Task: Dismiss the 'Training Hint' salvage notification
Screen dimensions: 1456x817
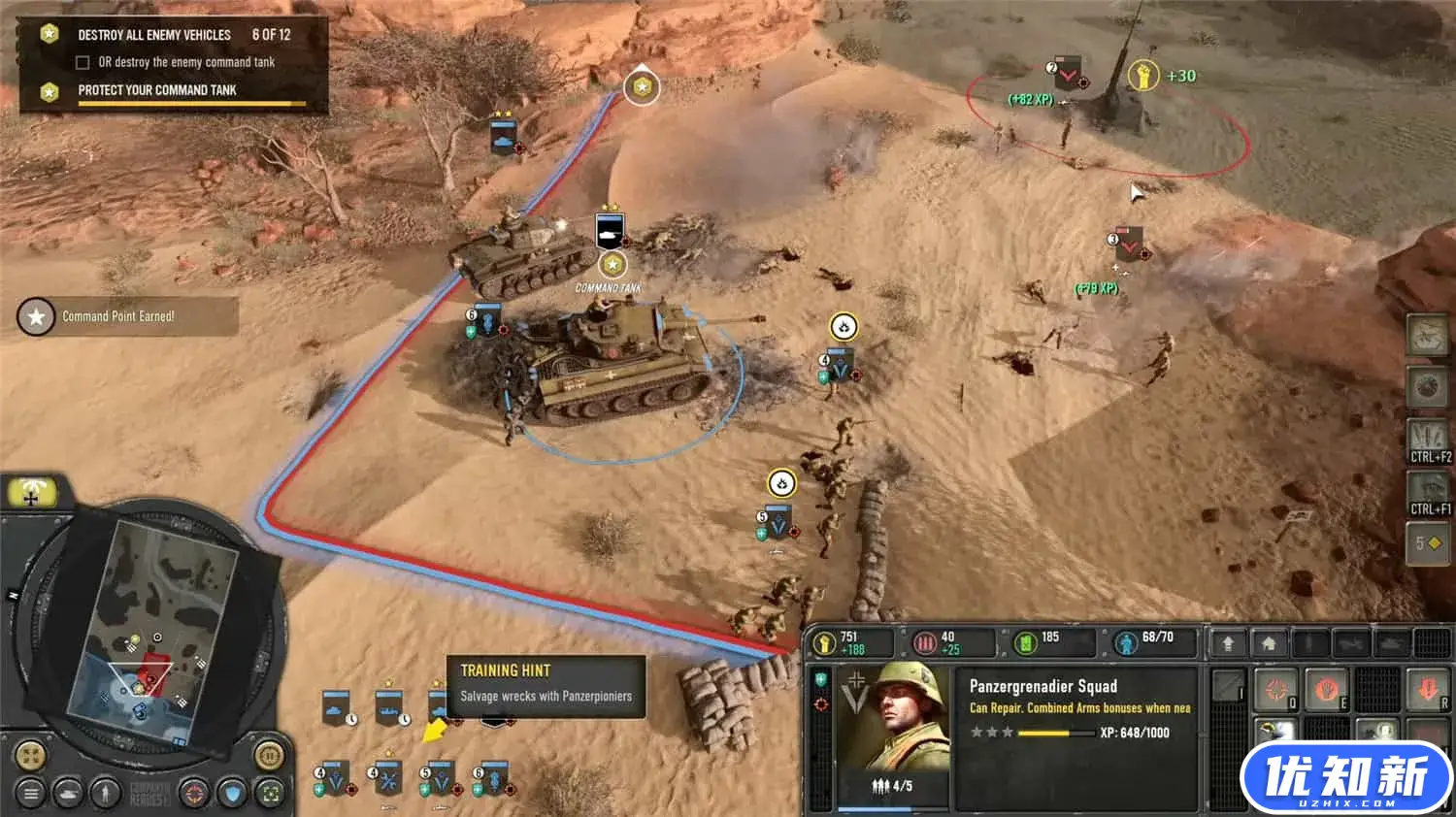Action: coord(546,684)
